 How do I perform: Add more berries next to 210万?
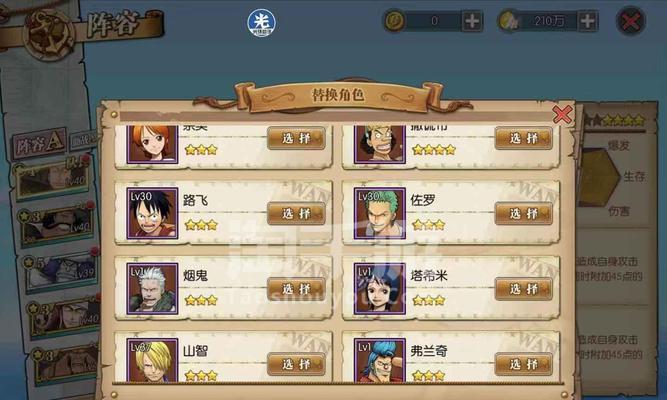coord(587,20)
